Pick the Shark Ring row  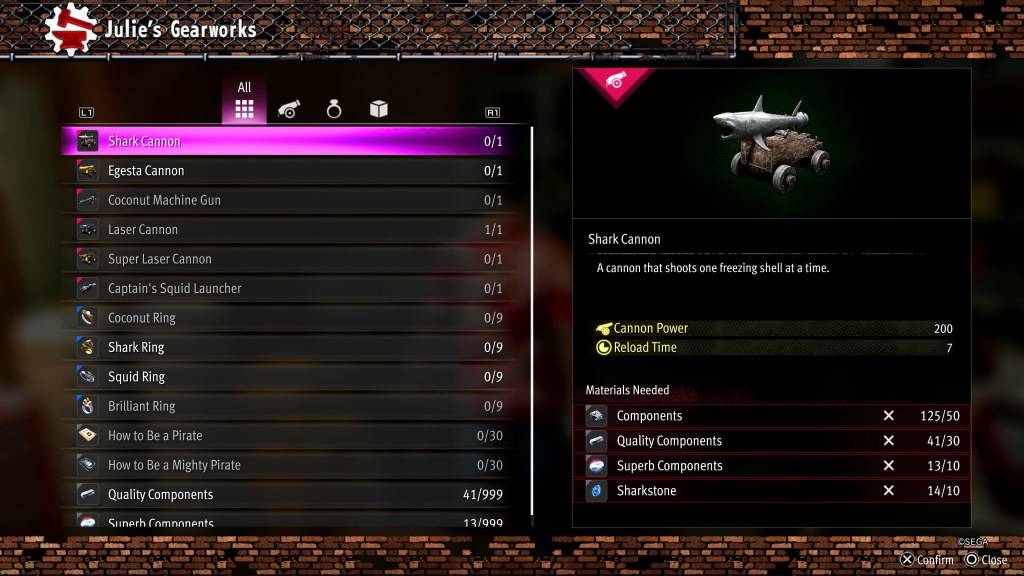[290, 348]
